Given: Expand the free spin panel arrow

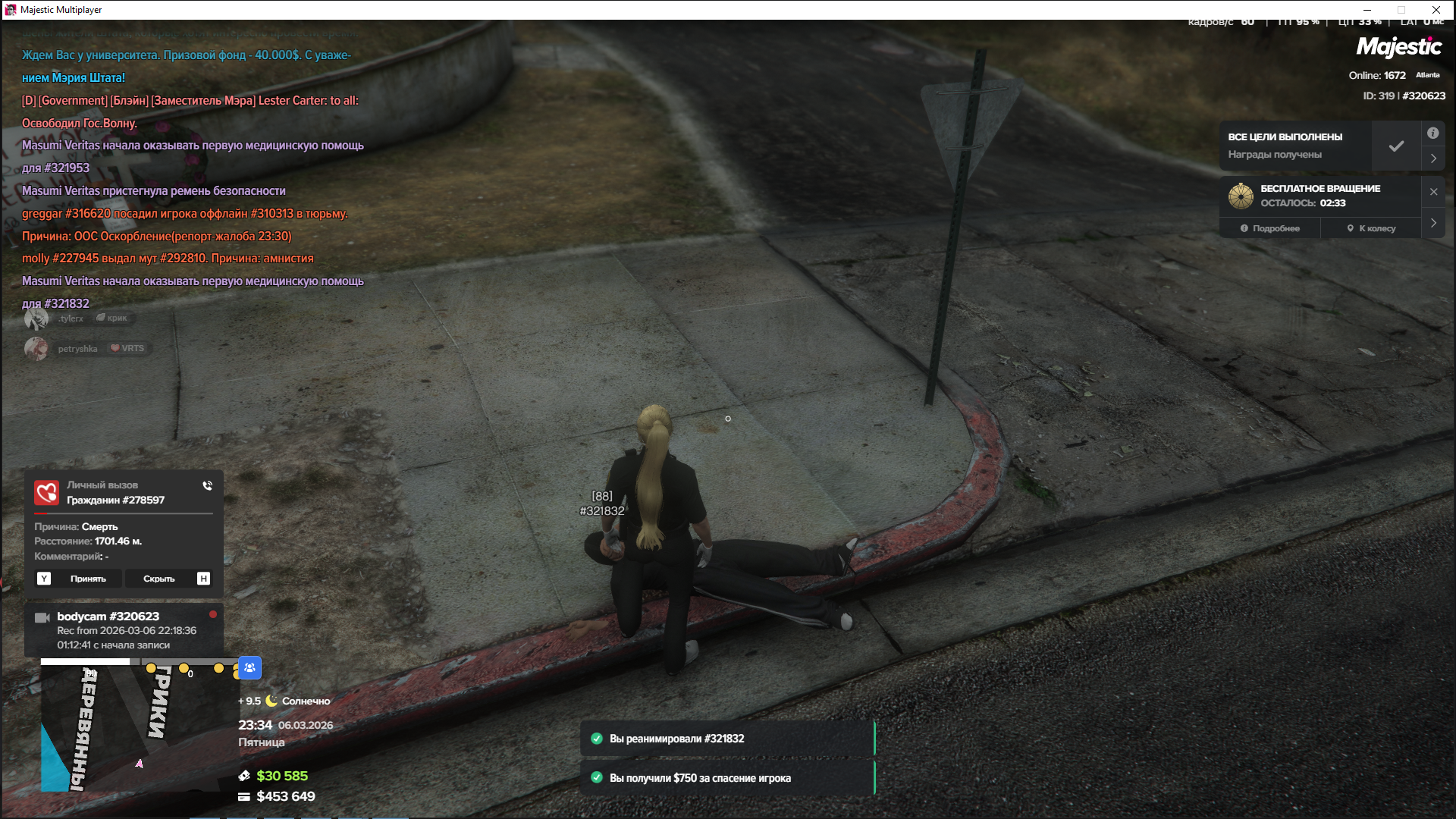Looking at the screenshot, I should tap(1433, 223).
